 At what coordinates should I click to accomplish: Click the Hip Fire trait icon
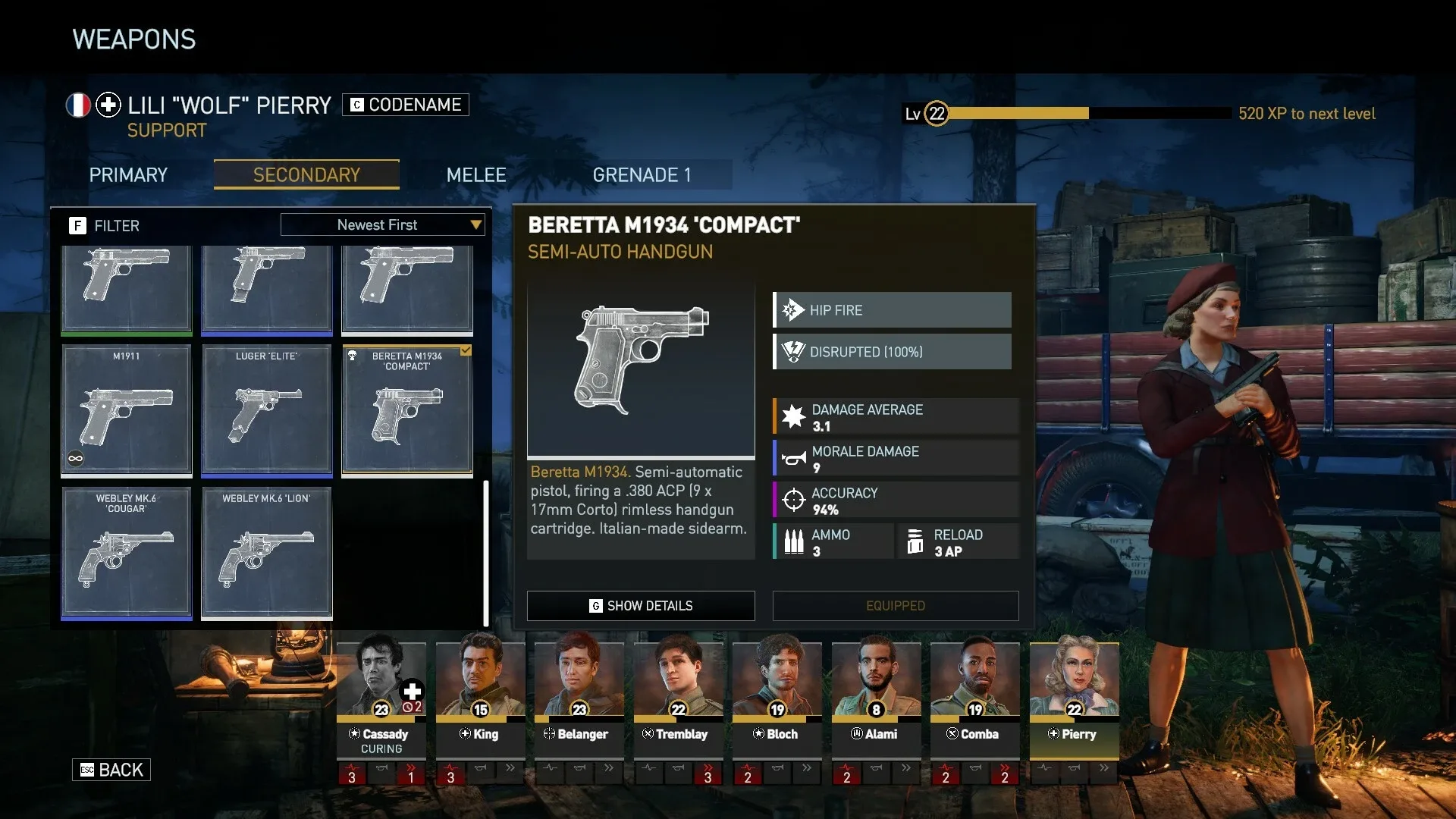[x=792, y=309]
